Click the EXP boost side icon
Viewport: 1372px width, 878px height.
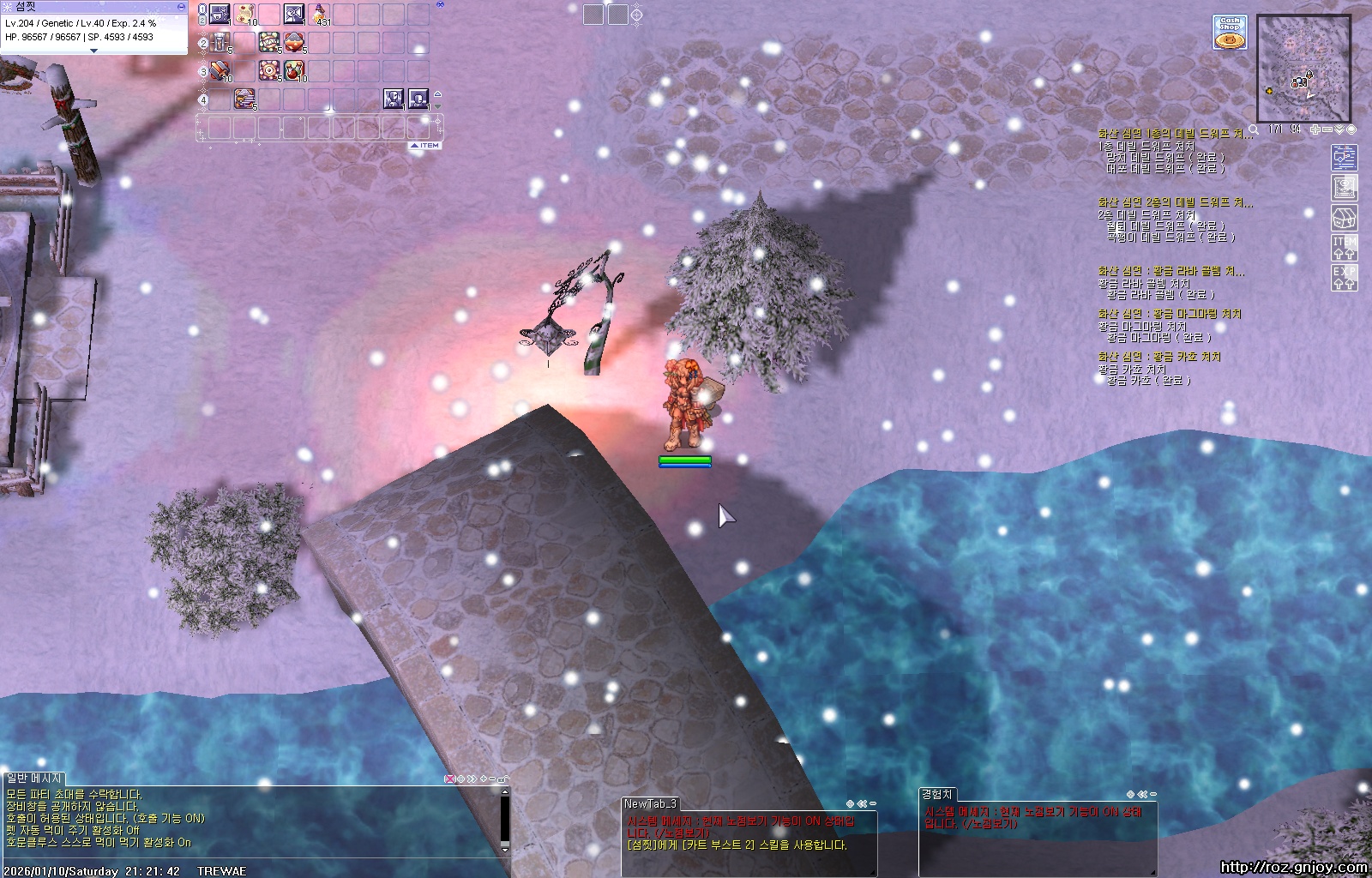pyautogui.click(x=1344, y=277)
